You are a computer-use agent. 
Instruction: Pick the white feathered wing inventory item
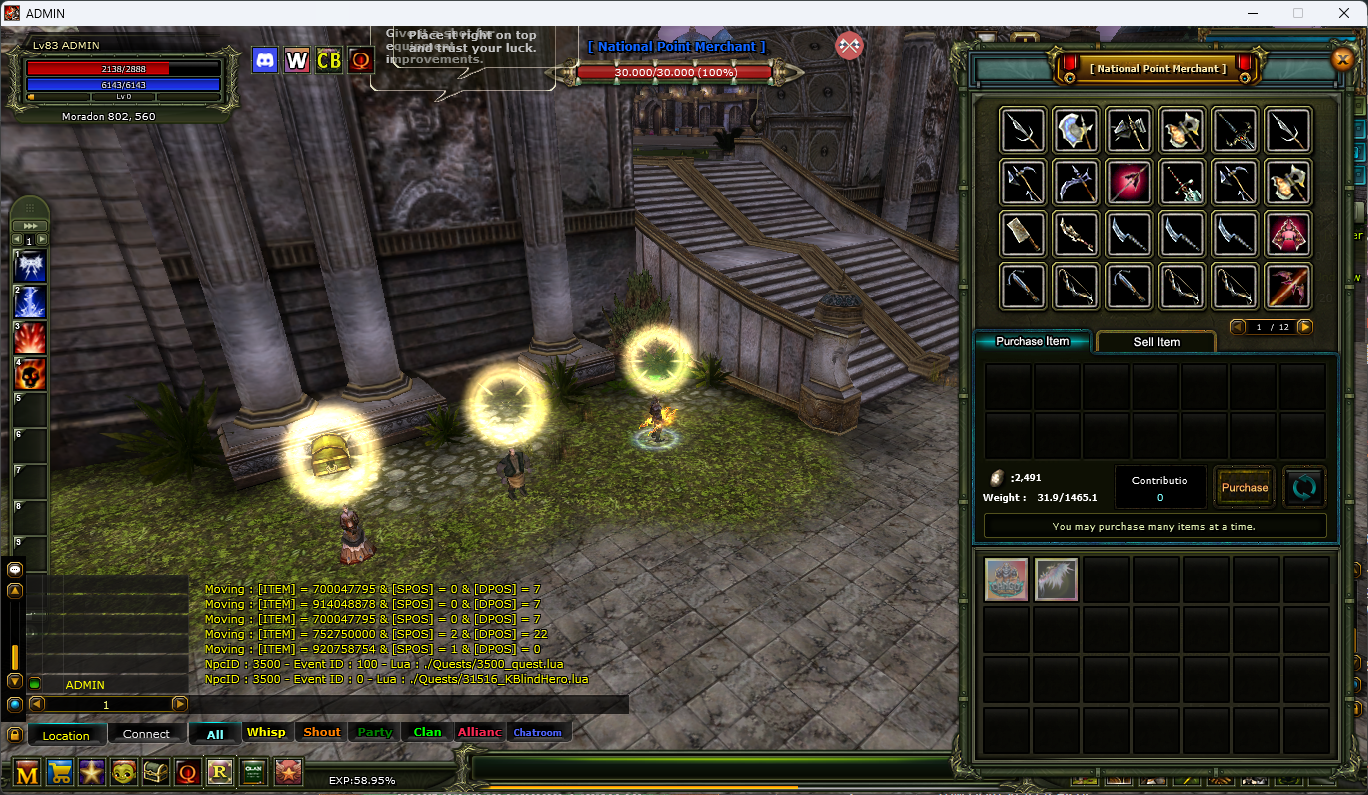point(1056,580)
